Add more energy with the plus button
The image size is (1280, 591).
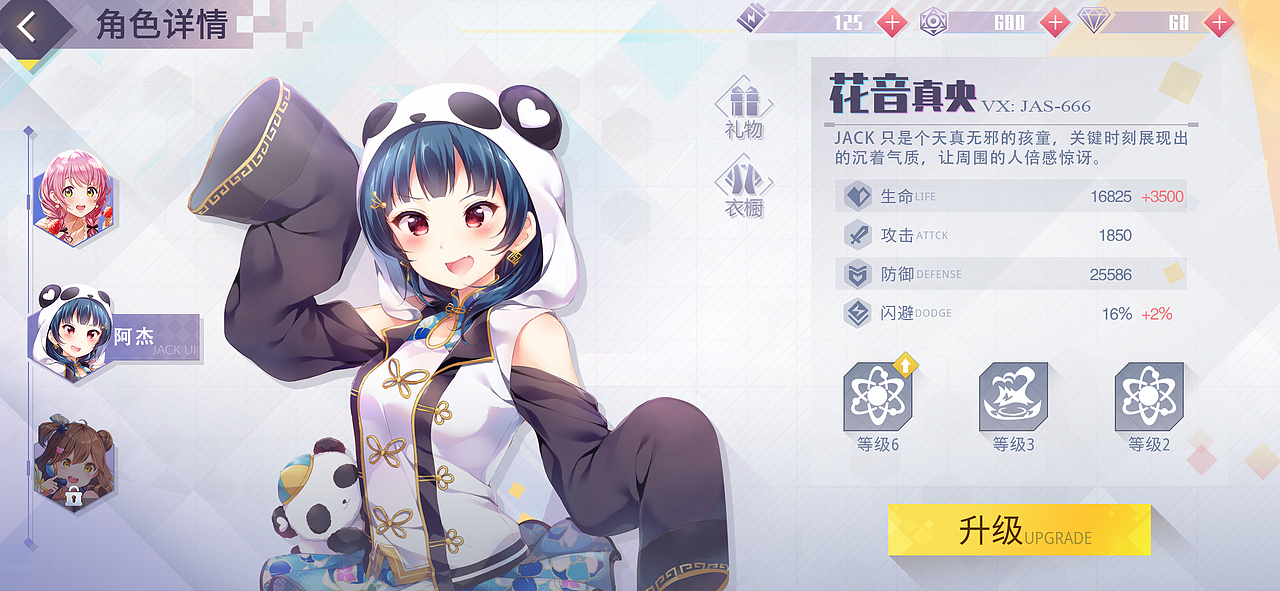pyautogui.click(x=891, y=22)
